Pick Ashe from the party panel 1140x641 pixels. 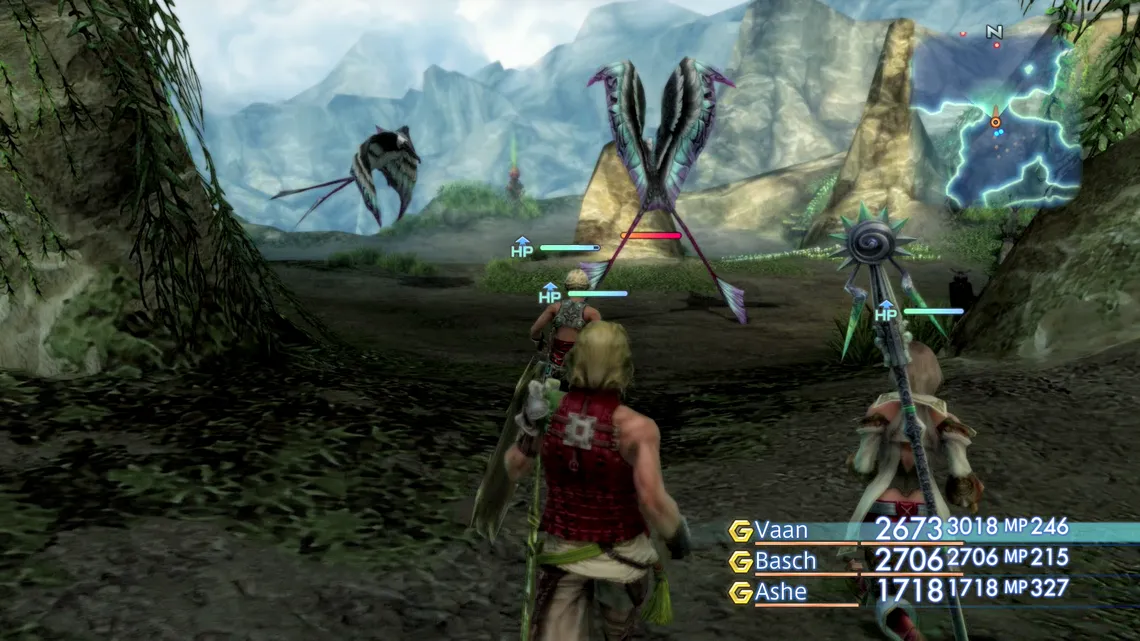tap(781, 592)
